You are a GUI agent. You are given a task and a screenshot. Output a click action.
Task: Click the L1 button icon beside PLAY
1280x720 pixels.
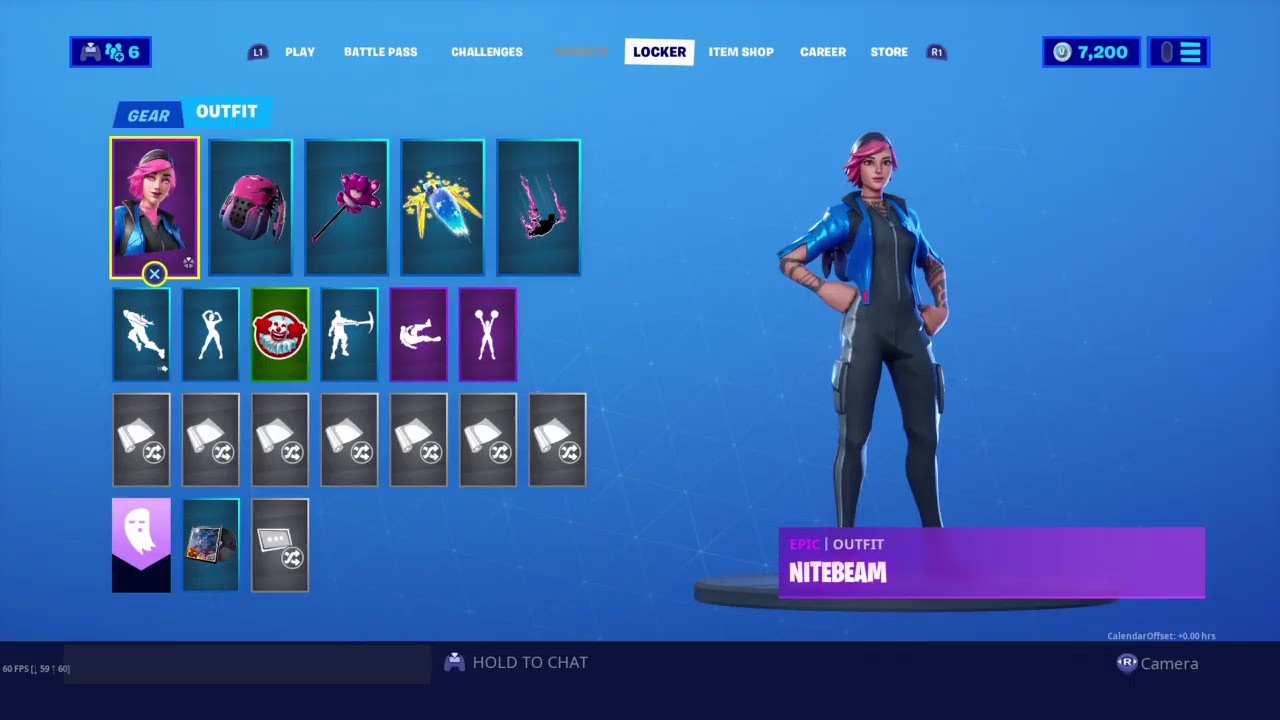click(x=258, y=52)
